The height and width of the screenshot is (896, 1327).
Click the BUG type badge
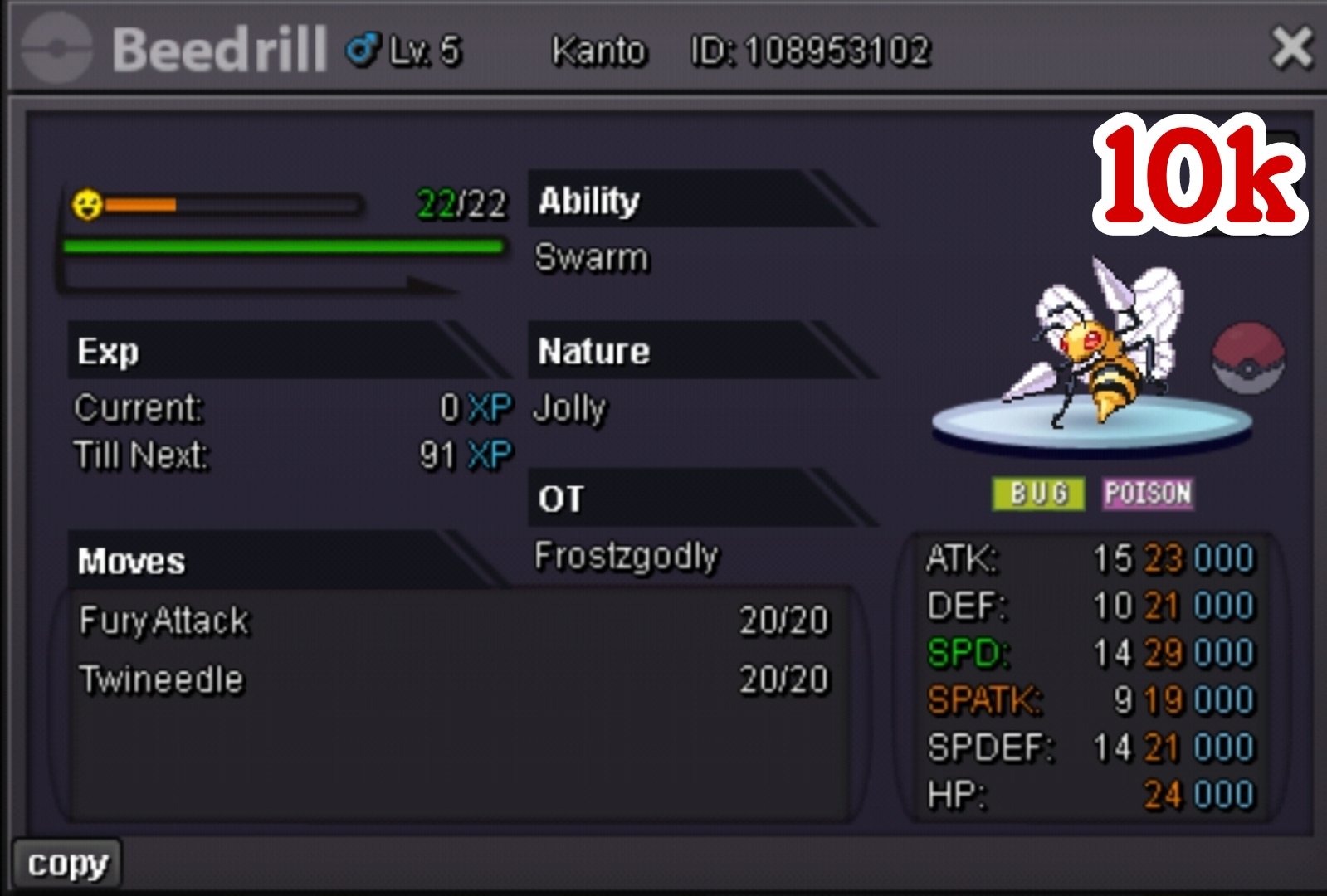1037,494
